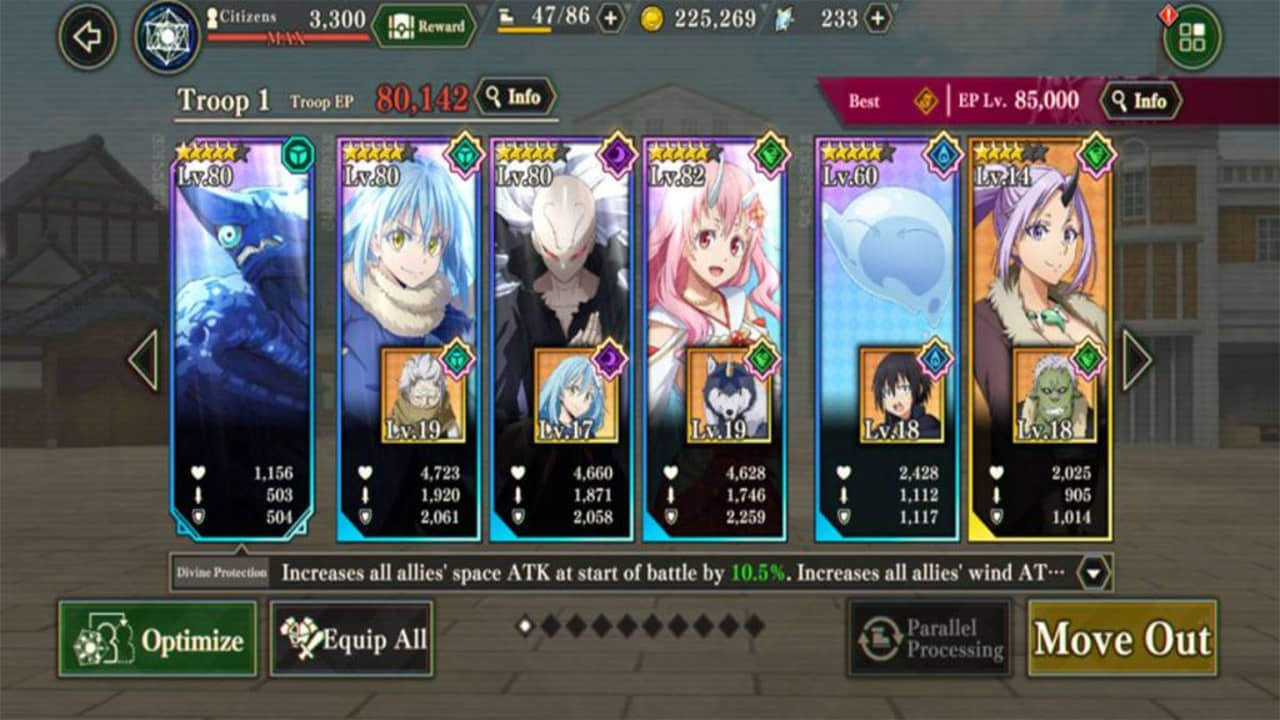Click the Optimize button
The height and width of the screenshot is (720, 1280).
coord(158,638)
